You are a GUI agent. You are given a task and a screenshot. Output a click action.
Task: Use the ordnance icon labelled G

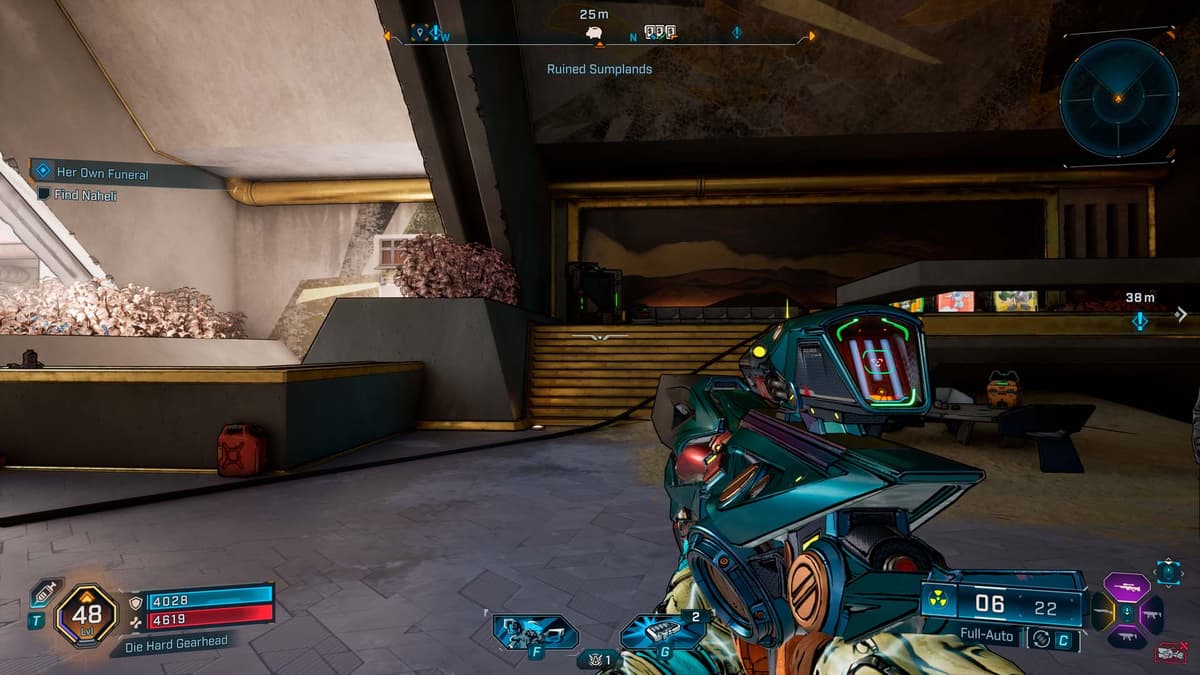(x=663, y=631)
